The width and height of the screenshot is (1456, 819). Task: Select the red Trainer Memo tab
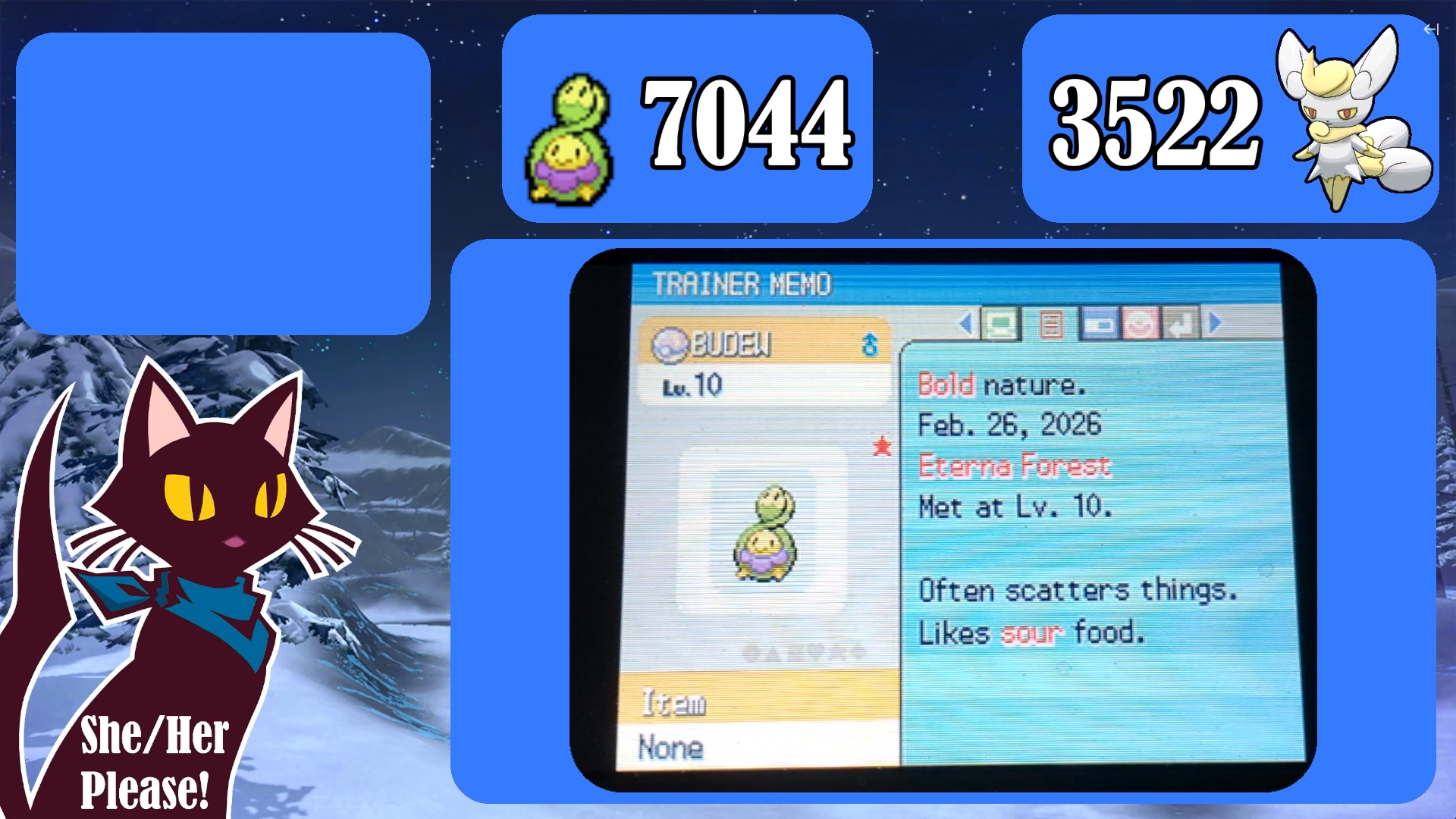pyautogui.click(x=1050, y=325)
